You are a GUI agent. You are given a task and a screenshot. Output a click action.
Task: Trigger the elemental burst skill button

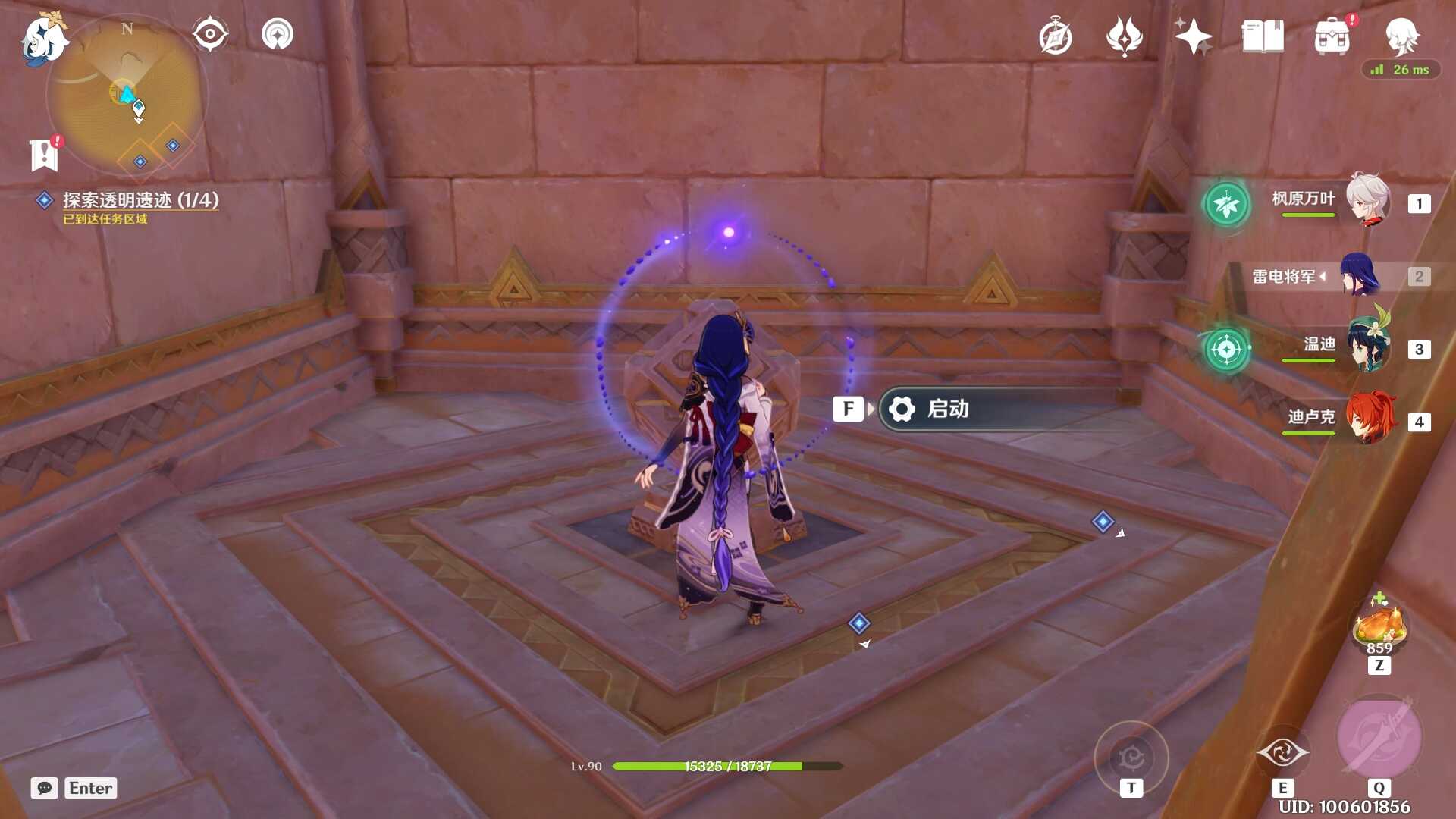pos(1379,739)
